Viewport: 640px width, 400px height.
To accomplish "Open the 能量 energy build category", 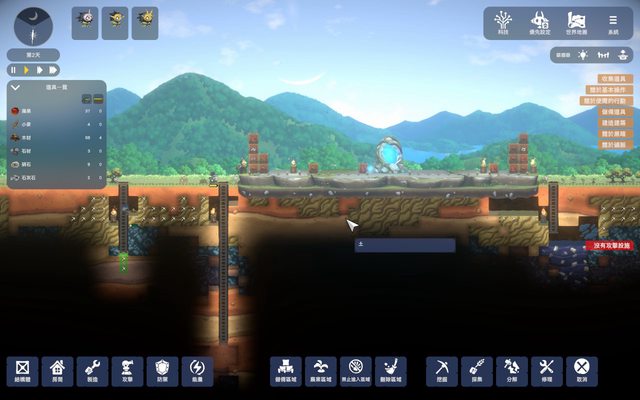I will 196,369.
